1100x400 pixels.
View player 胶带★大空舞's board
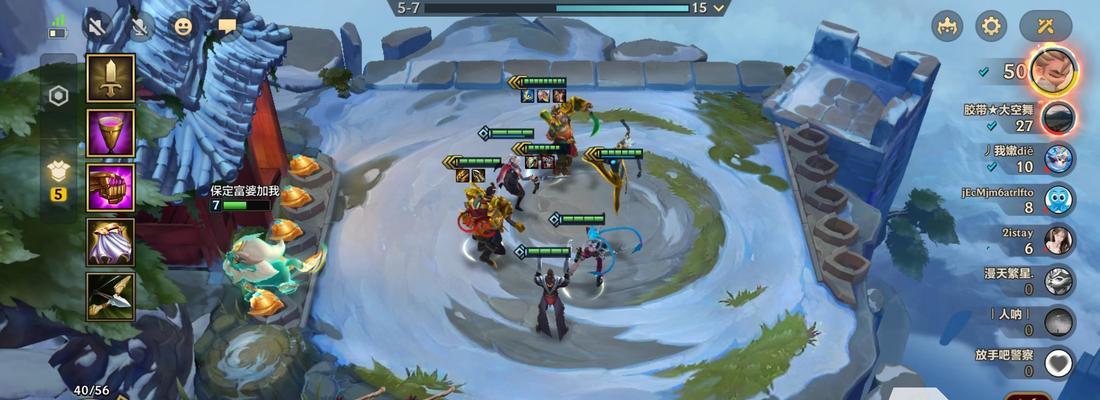coord(1058,117)
